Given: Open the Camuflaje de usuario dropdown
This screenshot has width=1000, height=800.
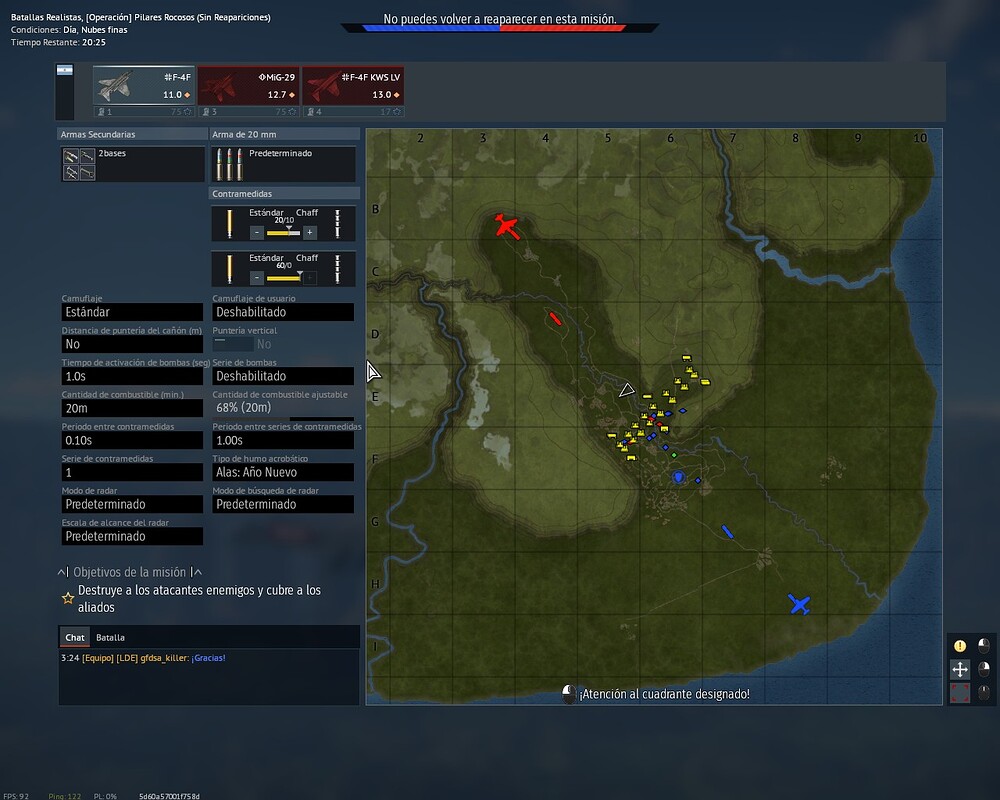Looking at the screenshot, I should 283,312.
